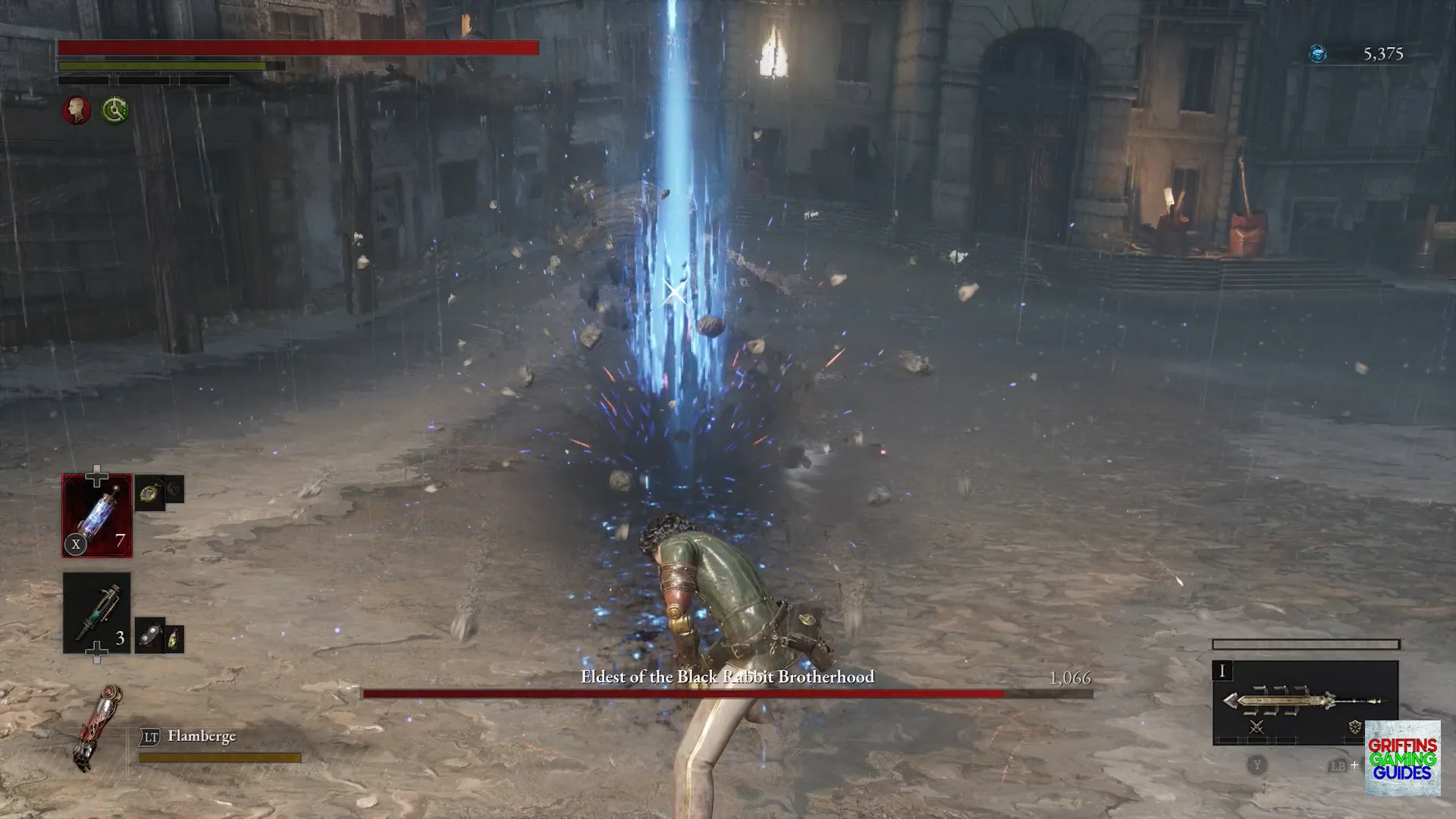The width and height of the screenshot is (1456, 819).
Task: Click the syringe item slot with count 3
Action: point(97,613)
